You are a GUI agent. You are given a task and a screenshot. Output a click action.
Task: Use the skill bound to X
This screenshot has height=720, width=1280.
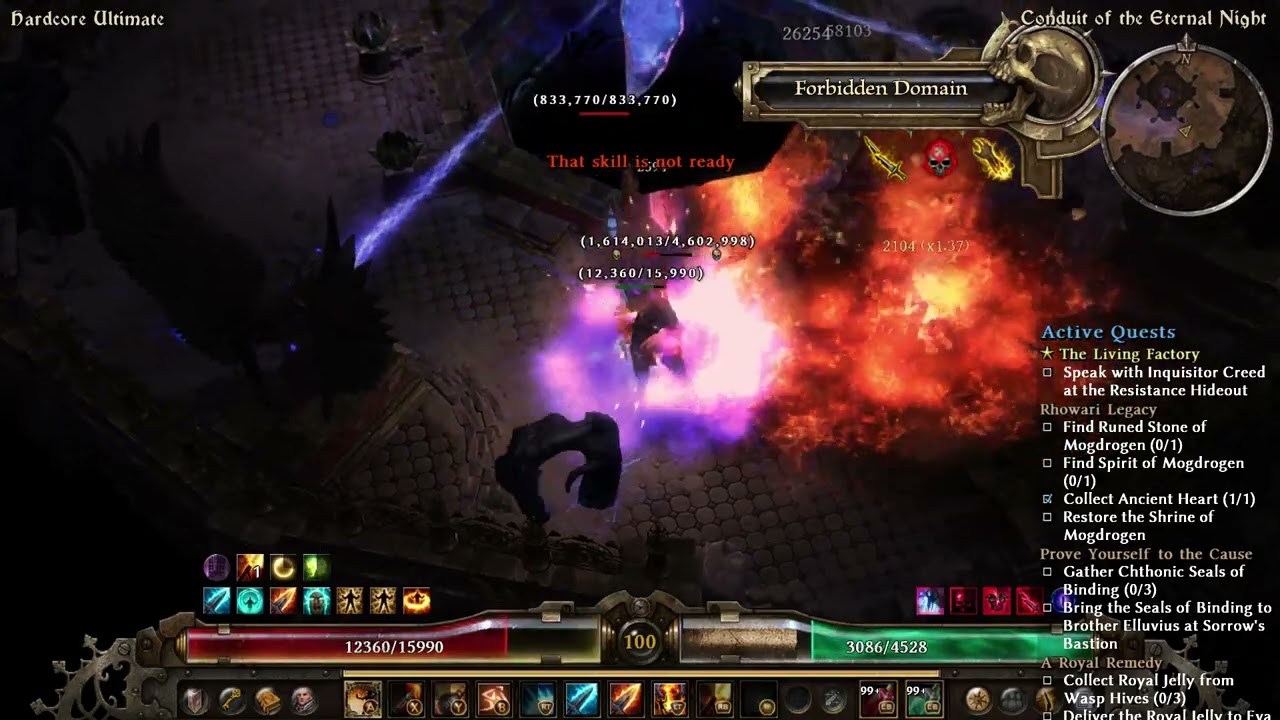coord(407,699)
